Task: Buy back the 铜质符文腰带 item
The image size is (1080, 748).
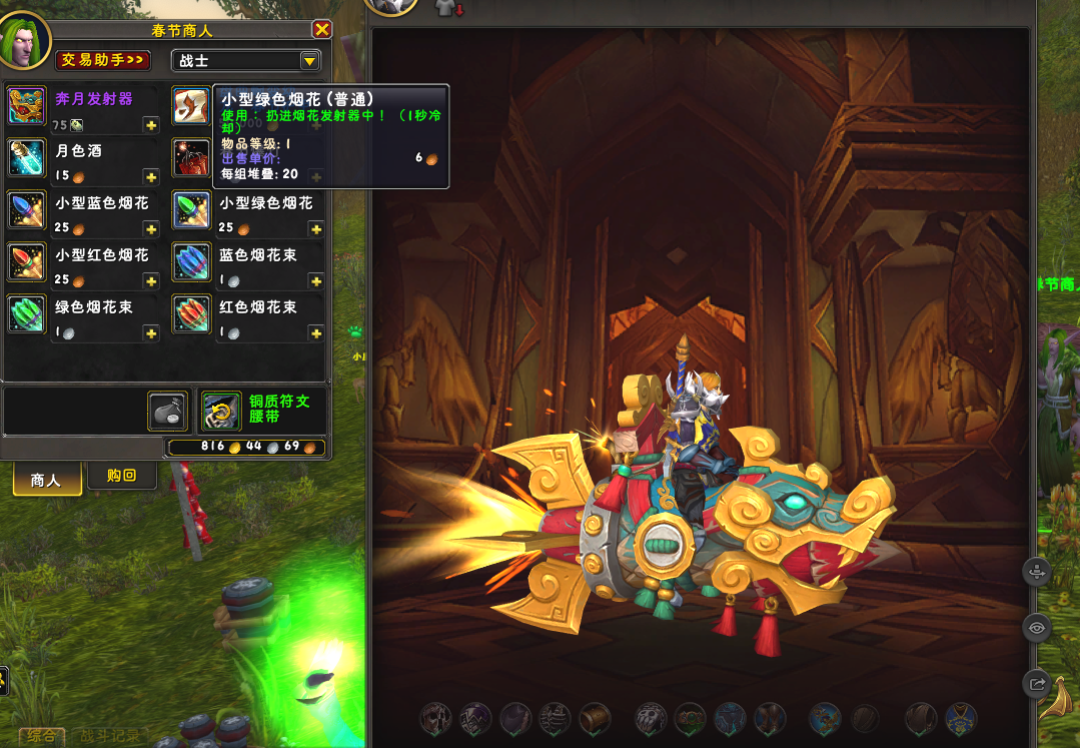Action: coord(221,410)
